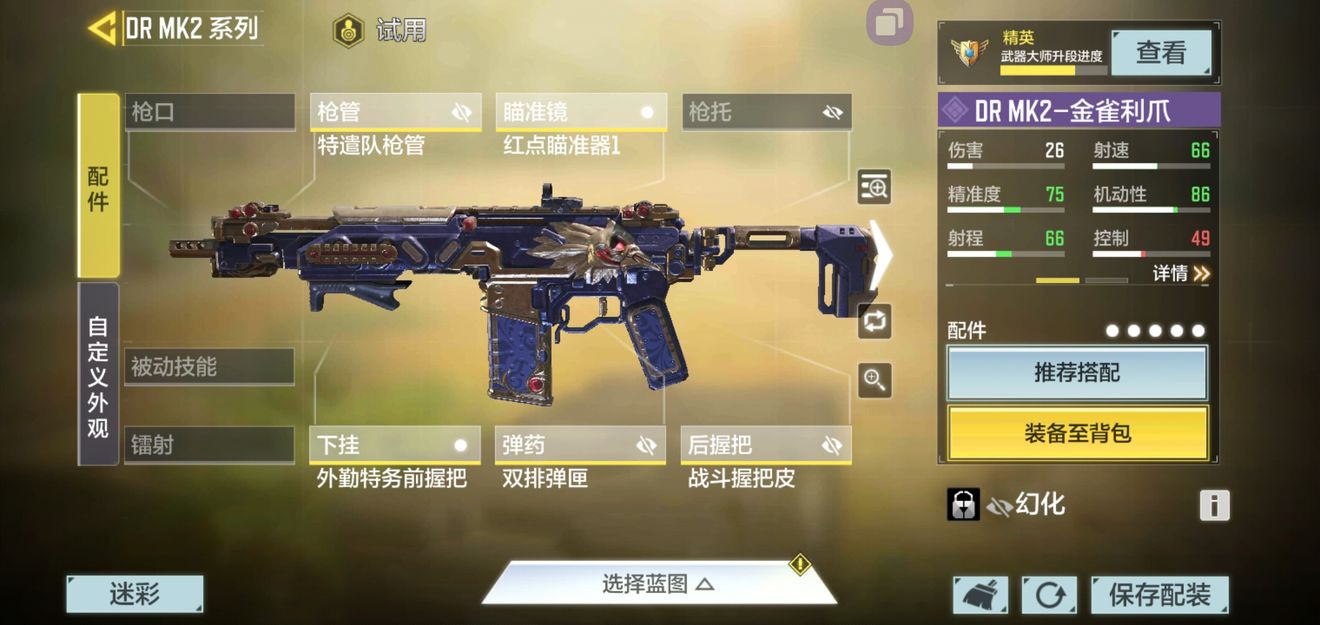This screenshot has width=1320, height=625.
Task: Open the 枪口 muzzle attachment slot
Action: coord(210,112)
